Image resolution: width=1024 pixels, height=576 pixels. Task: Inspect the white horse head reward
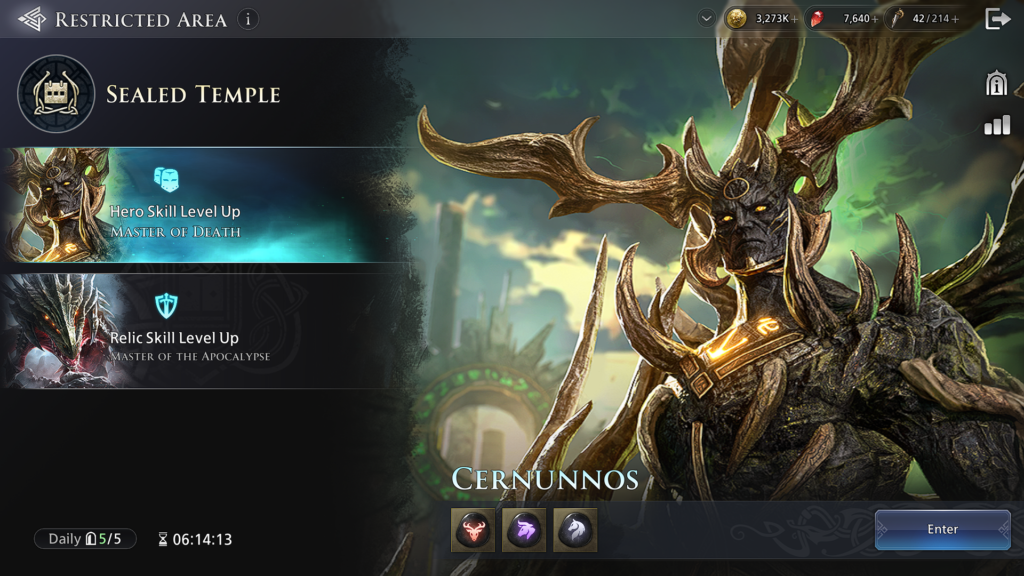pos(575,529)
